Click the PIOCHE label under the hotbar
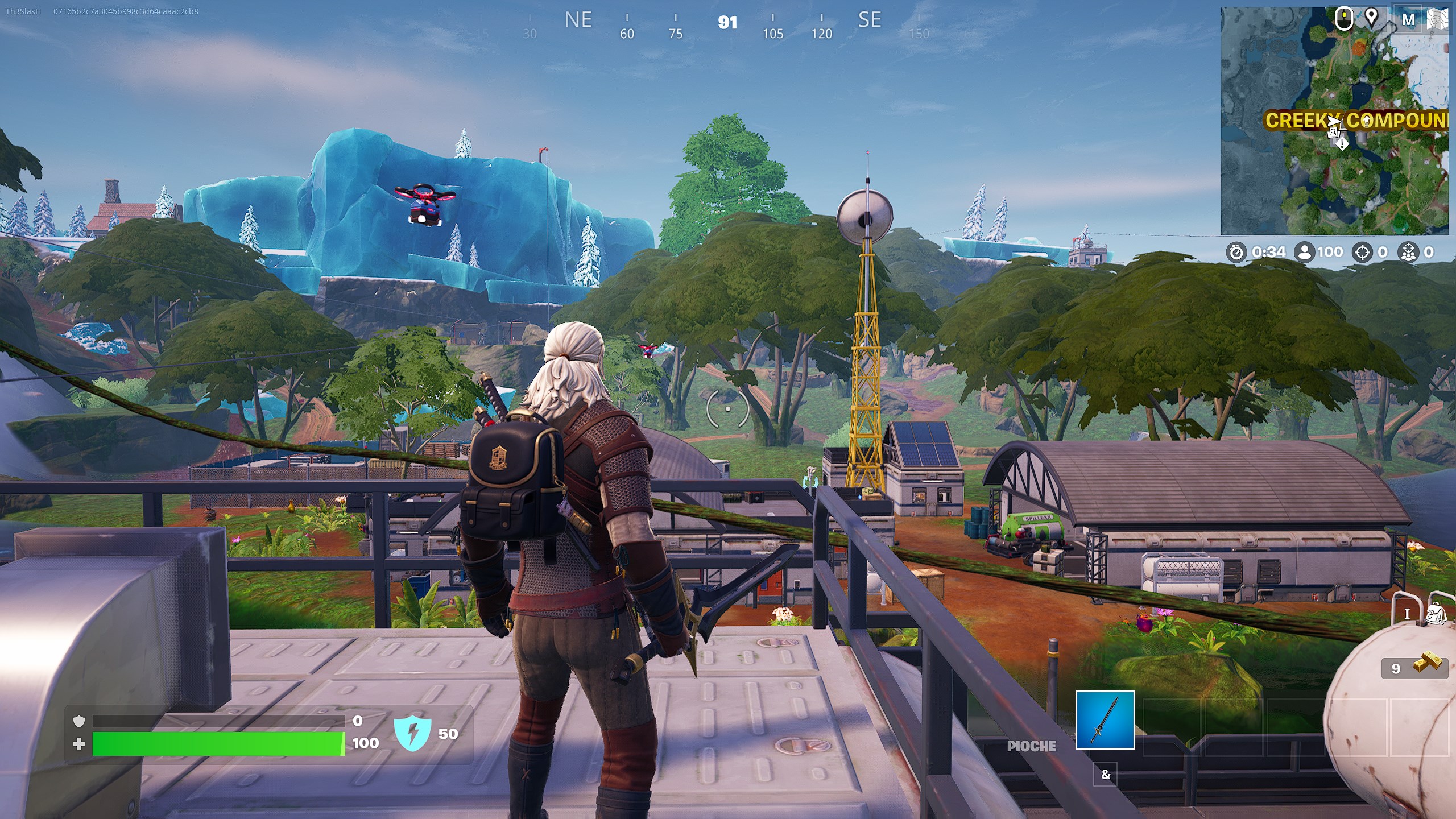The height and width of the screenshot is (819, 1456). 1031,746
